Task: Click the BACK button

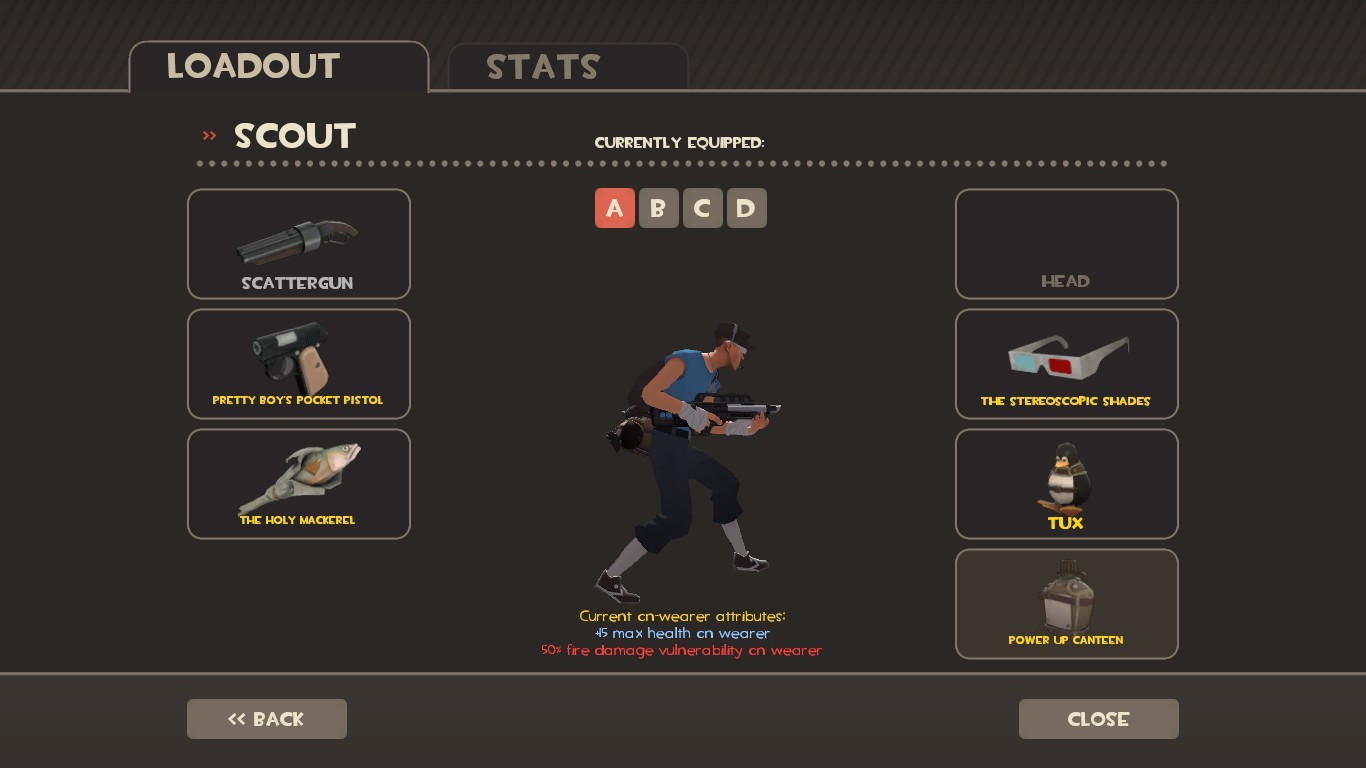Action: tap(266, 718)
